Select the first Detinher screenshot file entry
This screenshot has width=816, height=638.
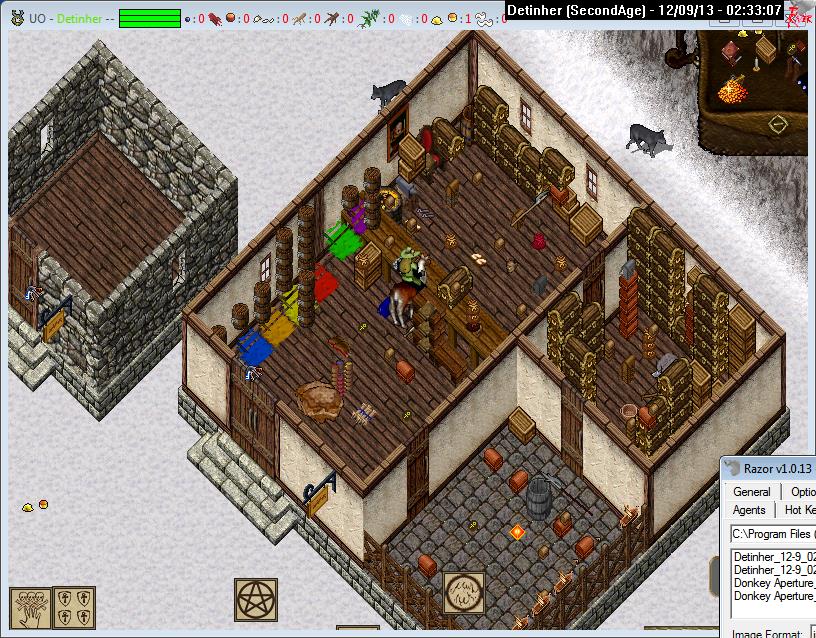point(774,556)
